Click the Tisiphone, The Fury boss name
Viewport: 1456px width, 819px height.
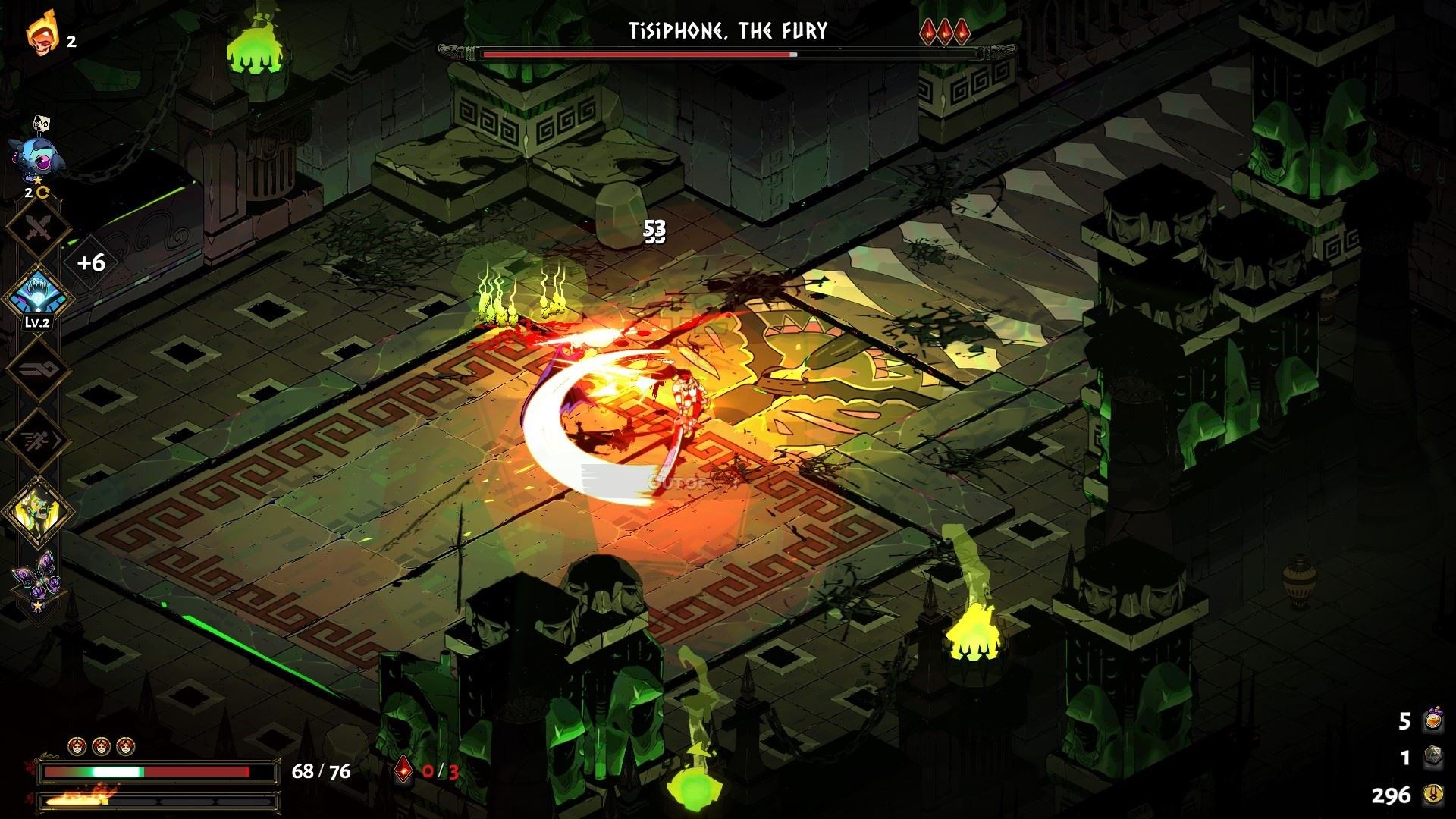click(728, 31)
